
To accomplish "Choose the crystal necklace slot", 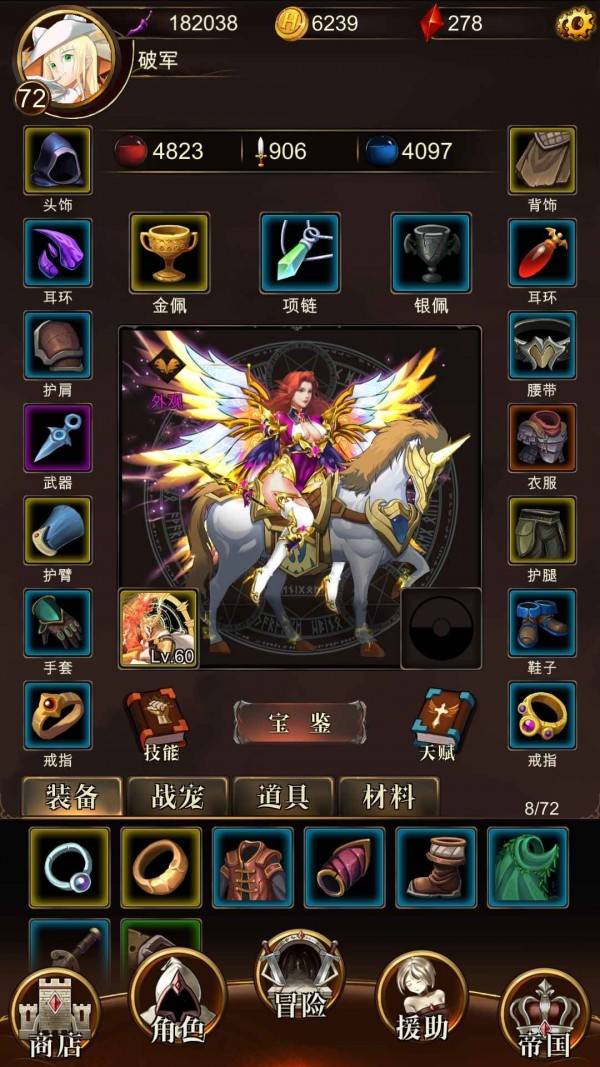I will point(299,253).
